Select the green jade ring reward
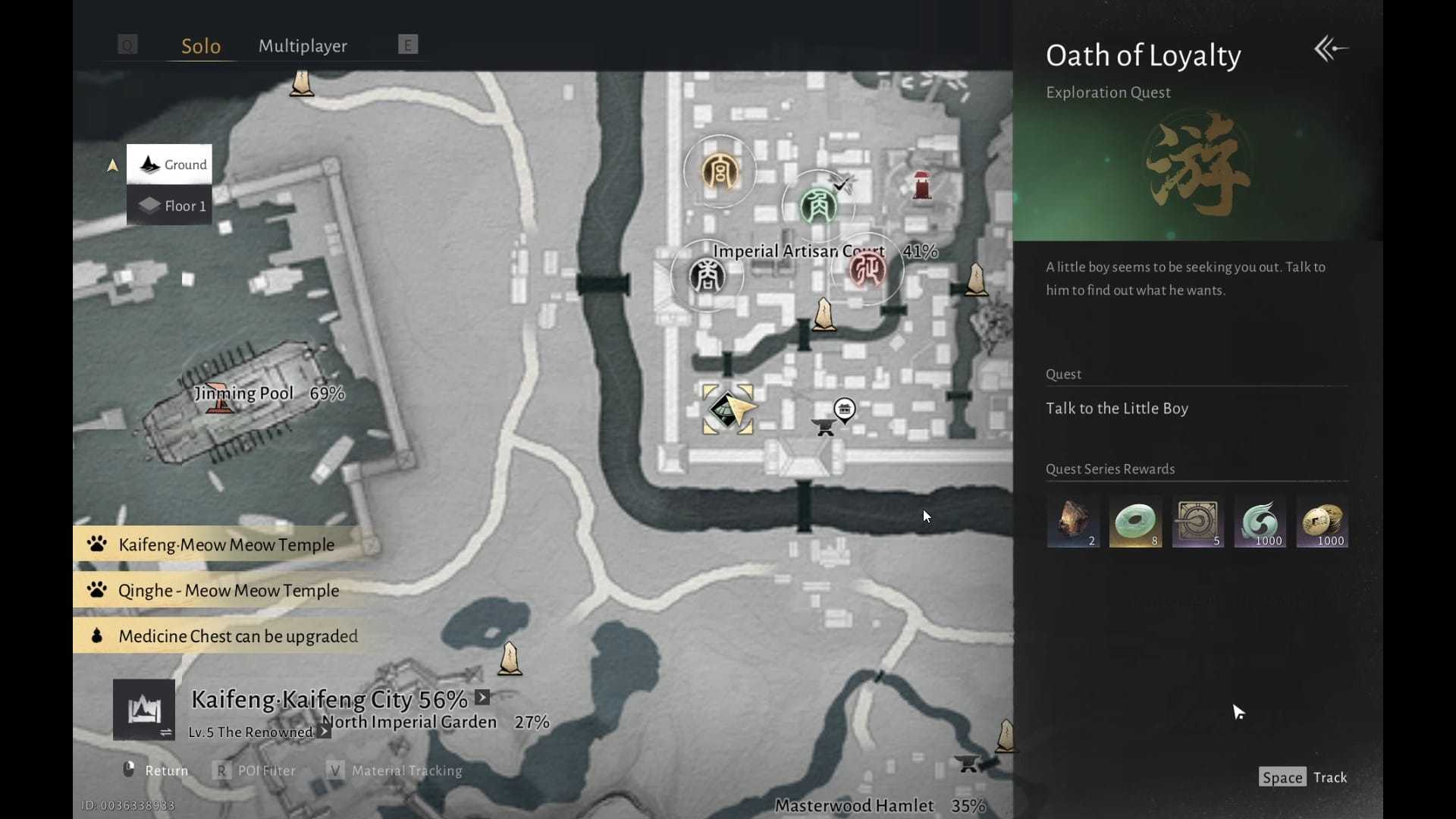1456x819 pixels. 1135,522
